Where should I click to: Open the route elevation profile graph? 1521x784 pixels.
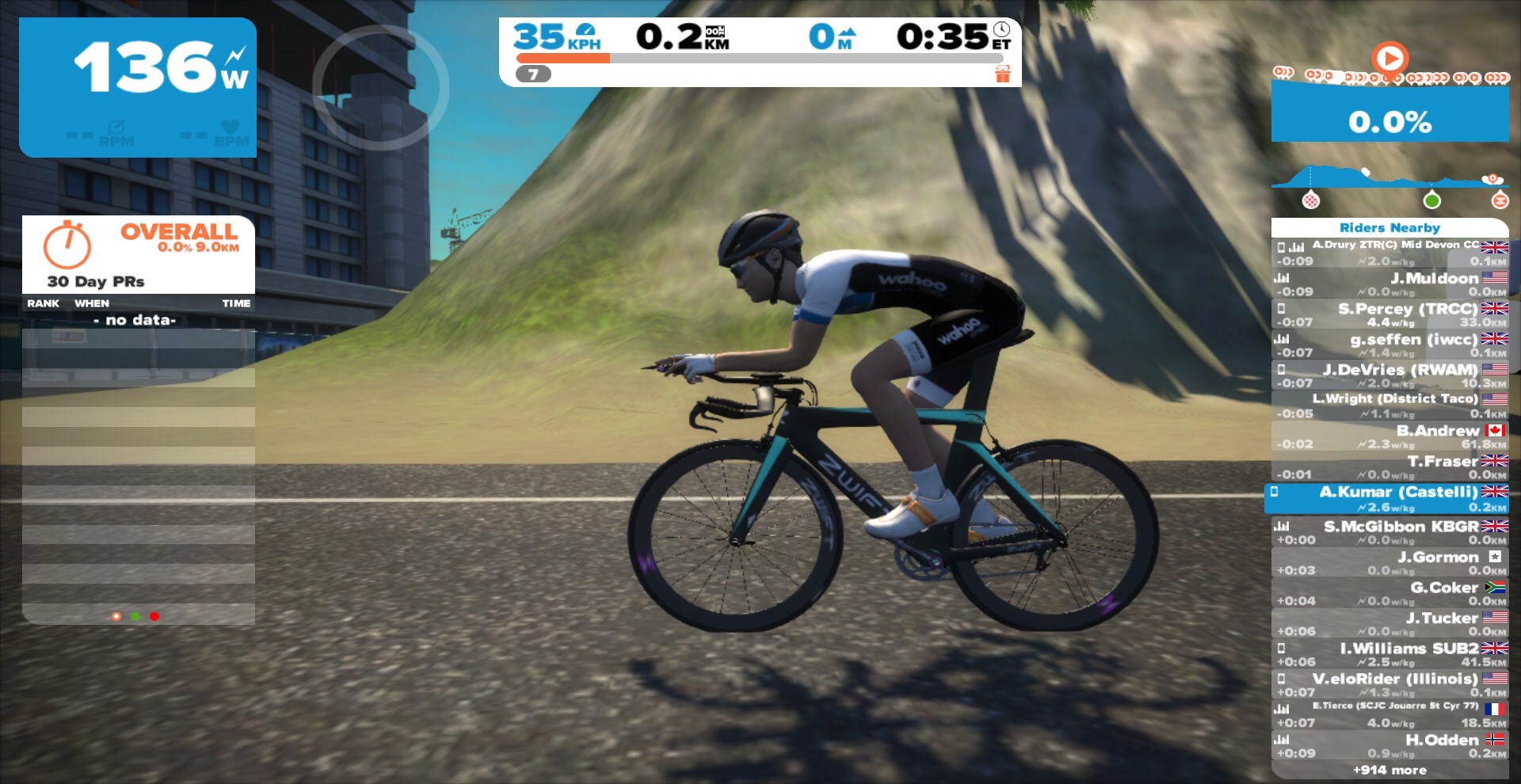[1389, 178]
